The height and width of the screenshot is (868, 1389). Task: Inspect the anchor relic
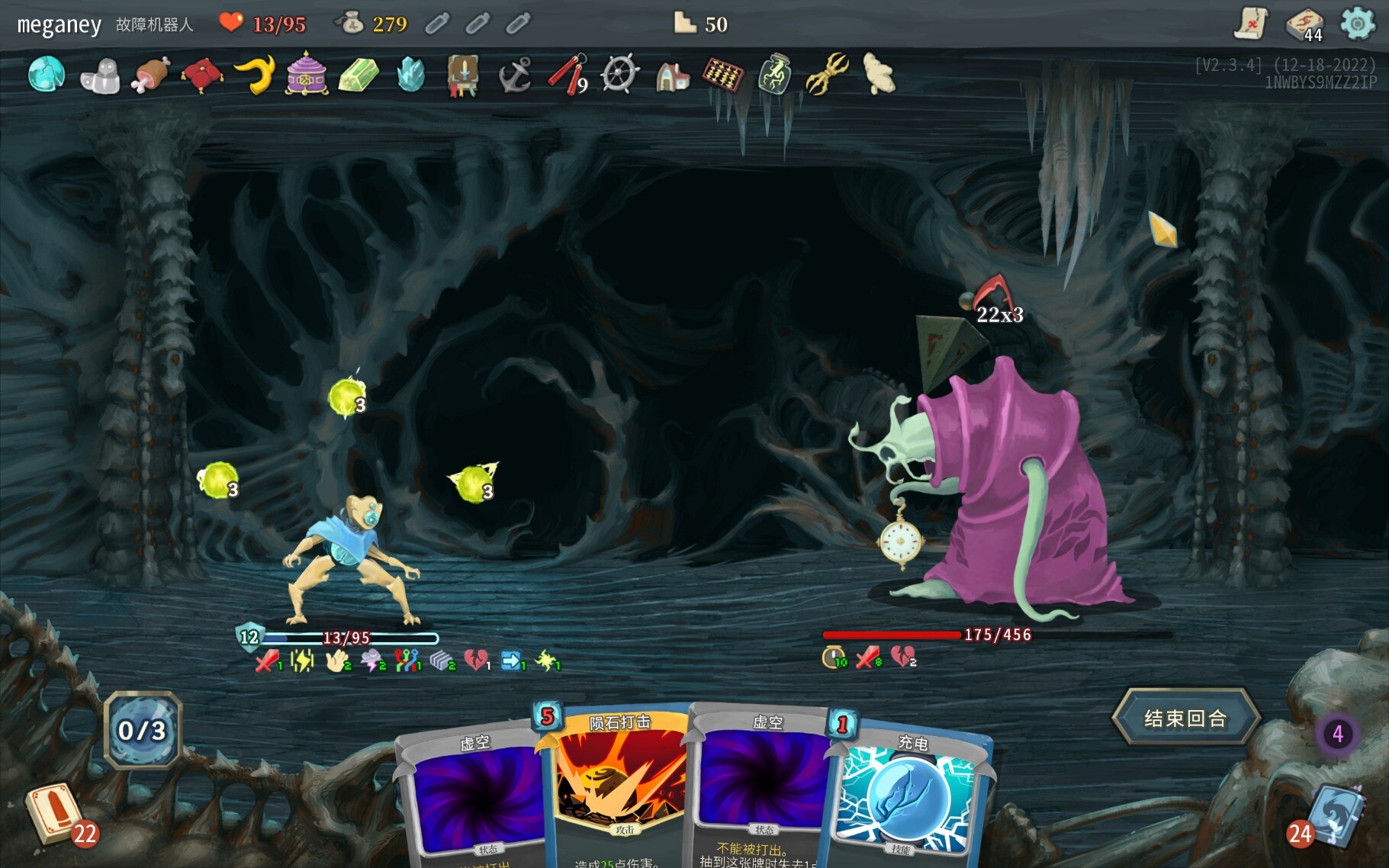(515, 76)
